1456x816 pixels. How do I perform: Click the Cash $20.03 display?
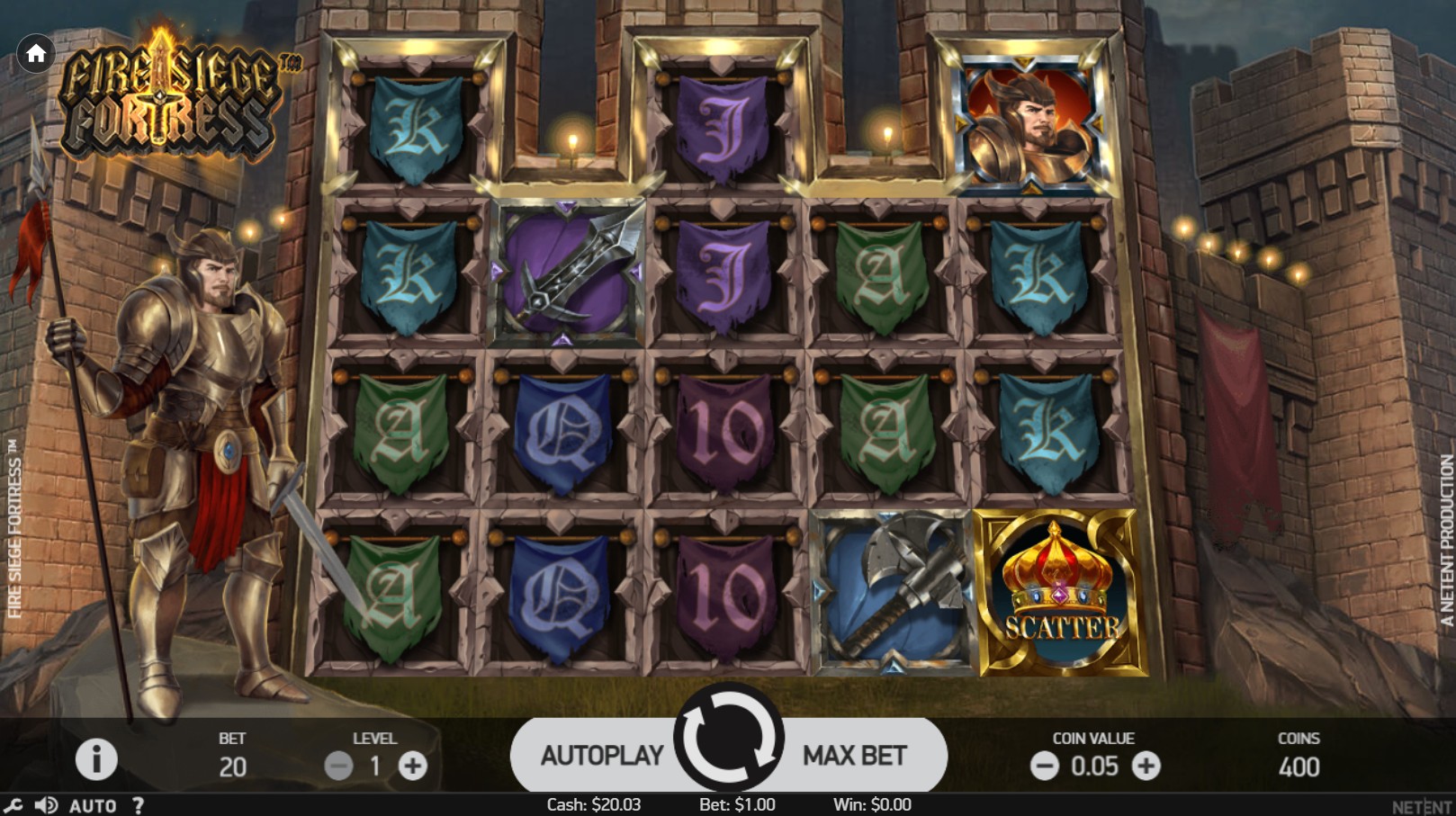point(592,804)
